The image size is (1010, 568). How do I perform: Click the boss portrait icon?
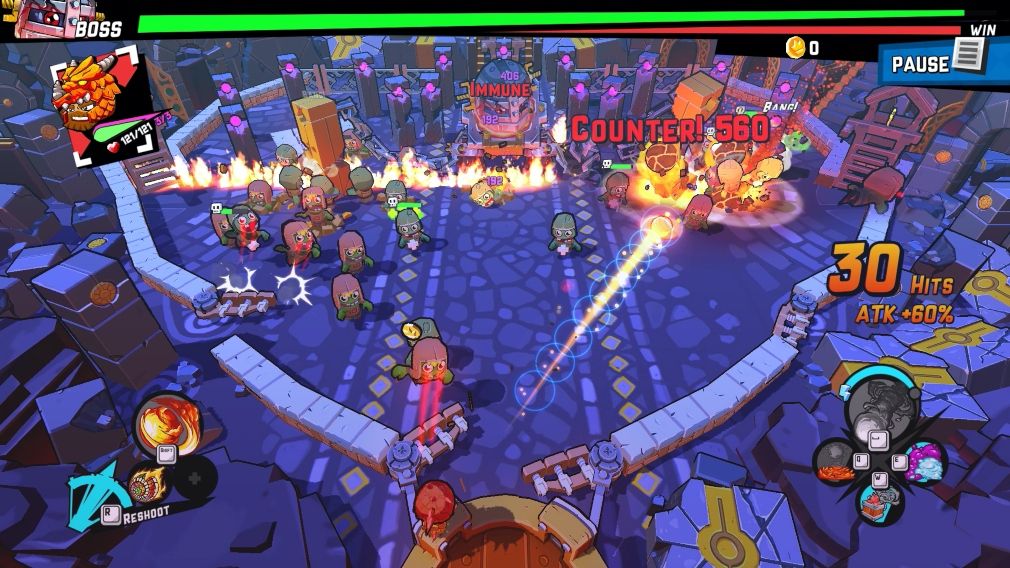pos(37,18)
